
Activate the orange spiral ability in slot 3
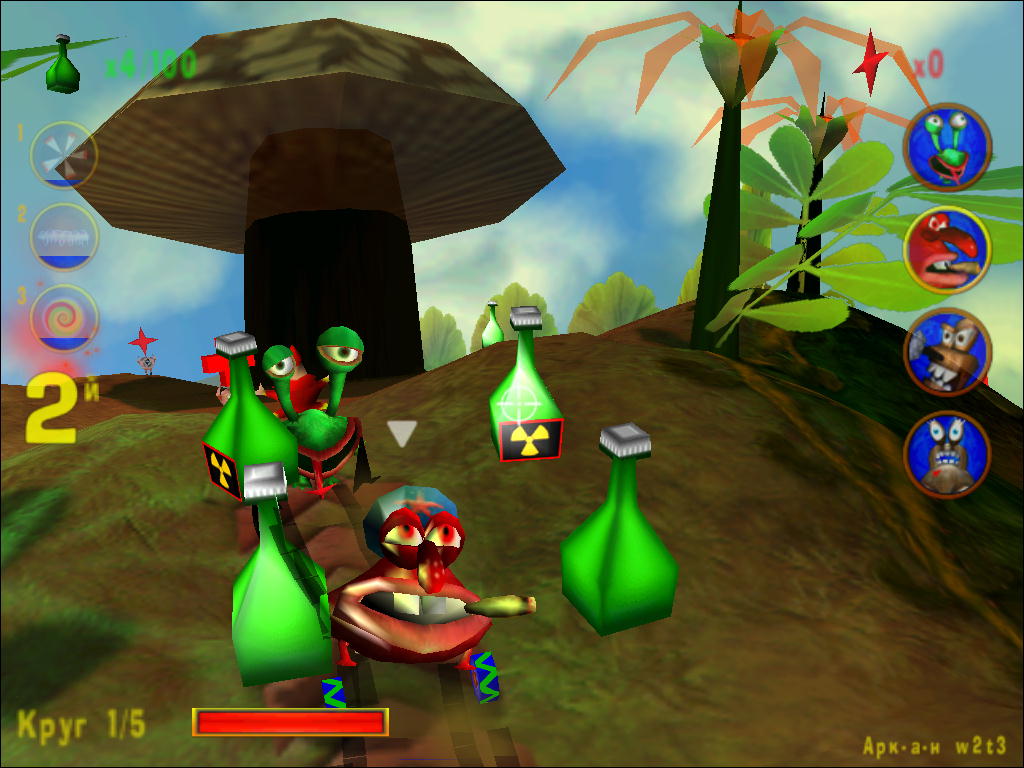(64, 319)
